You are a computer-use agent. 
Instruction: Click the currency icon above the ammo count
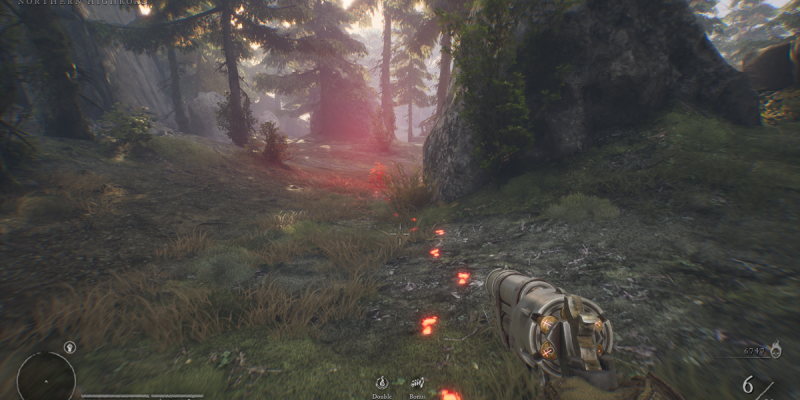tap(776, 350)
